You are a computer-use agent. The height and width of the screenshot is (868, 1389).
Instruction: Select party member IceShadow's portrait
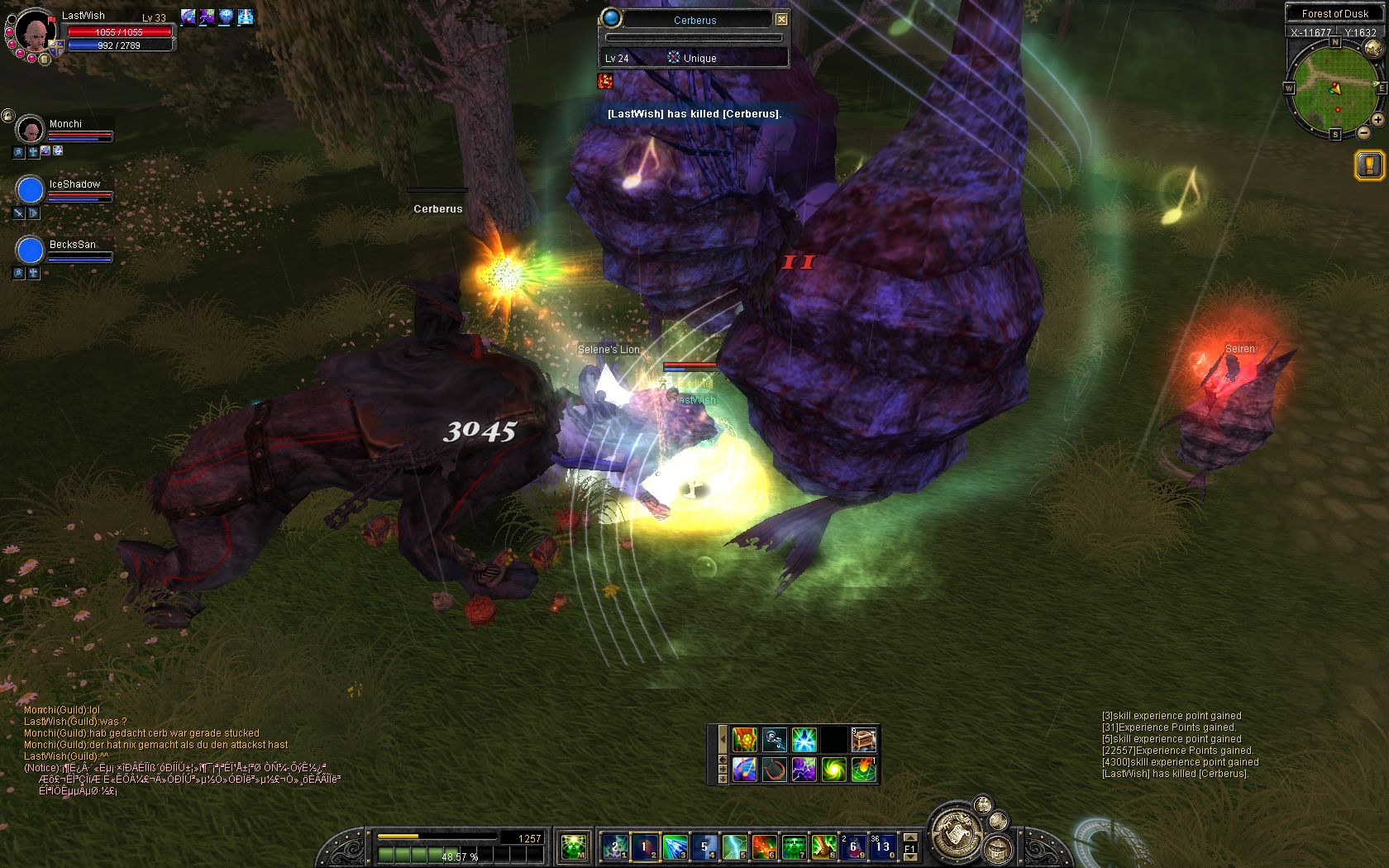click(x=31, y=190)
